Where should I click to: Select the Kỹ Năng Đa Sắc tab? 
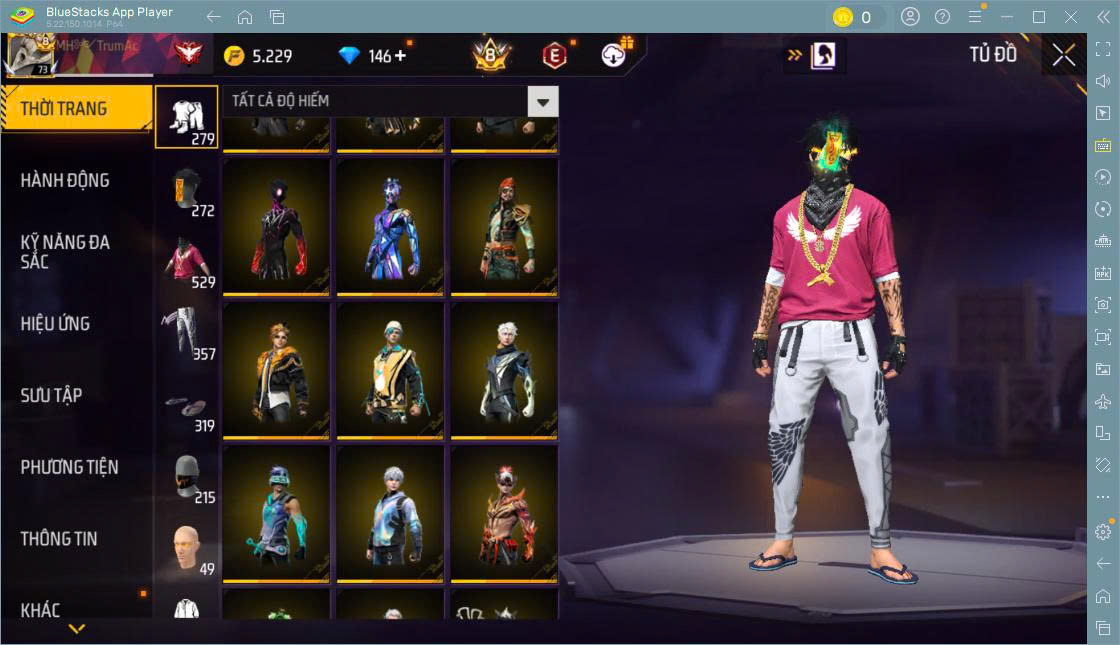[x=66, y=252]
